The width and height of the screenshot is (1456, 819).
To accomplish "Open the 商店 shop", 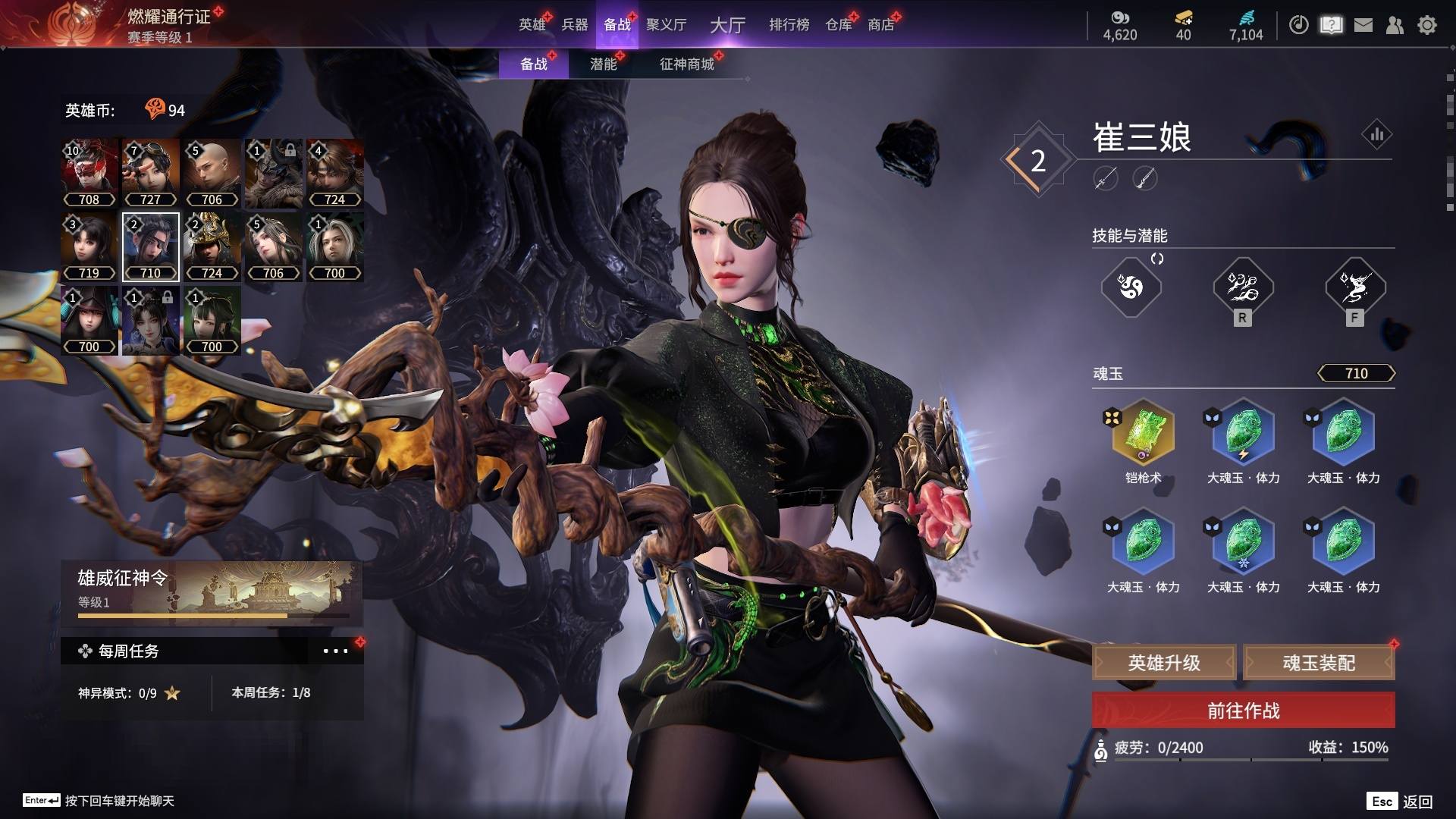I will pyautogui.click(x=880, y=24).
